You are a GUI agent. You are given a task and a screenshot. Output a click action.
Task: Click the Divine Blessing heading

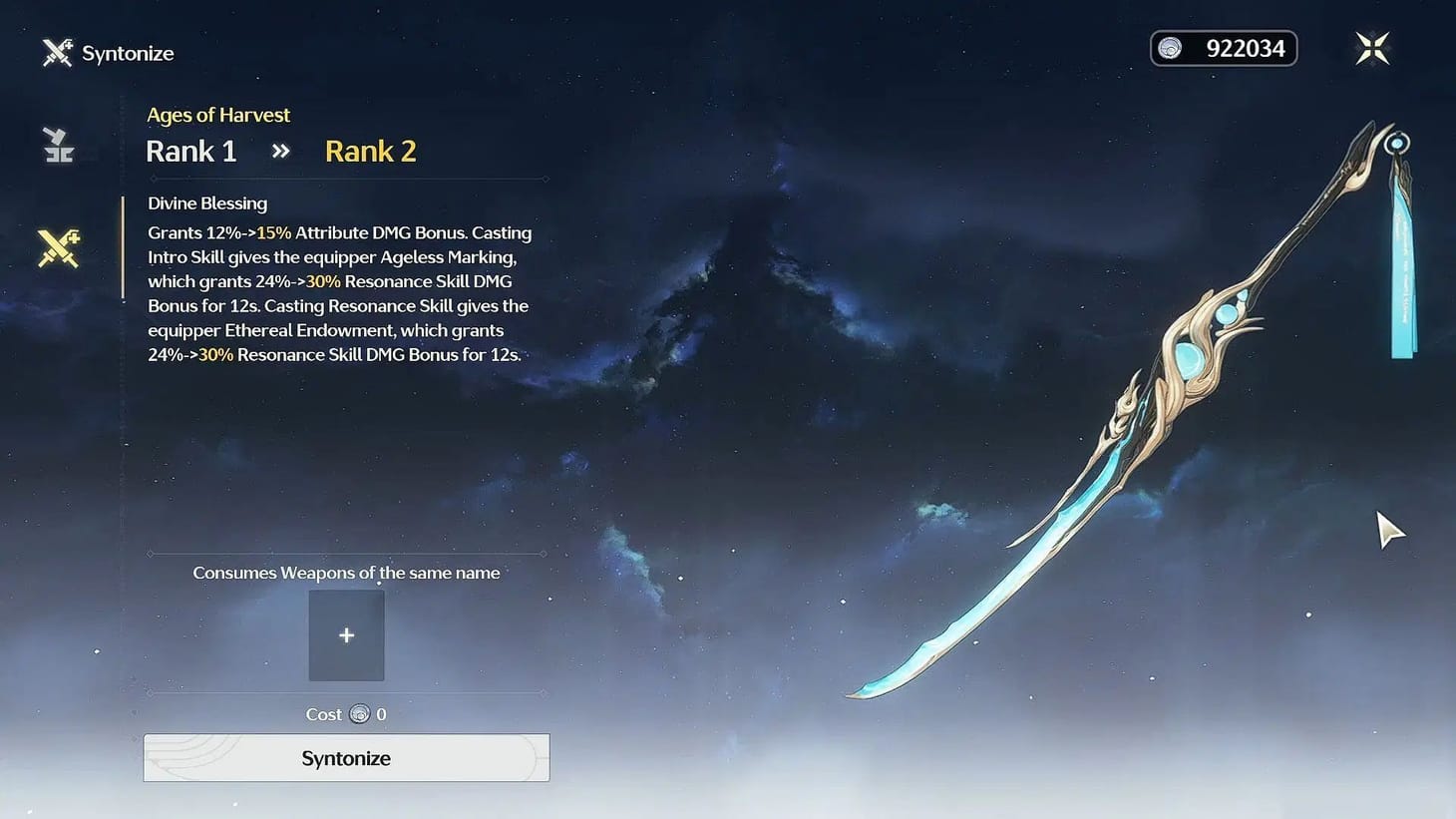pyautogui.click(x=206, y=203)
